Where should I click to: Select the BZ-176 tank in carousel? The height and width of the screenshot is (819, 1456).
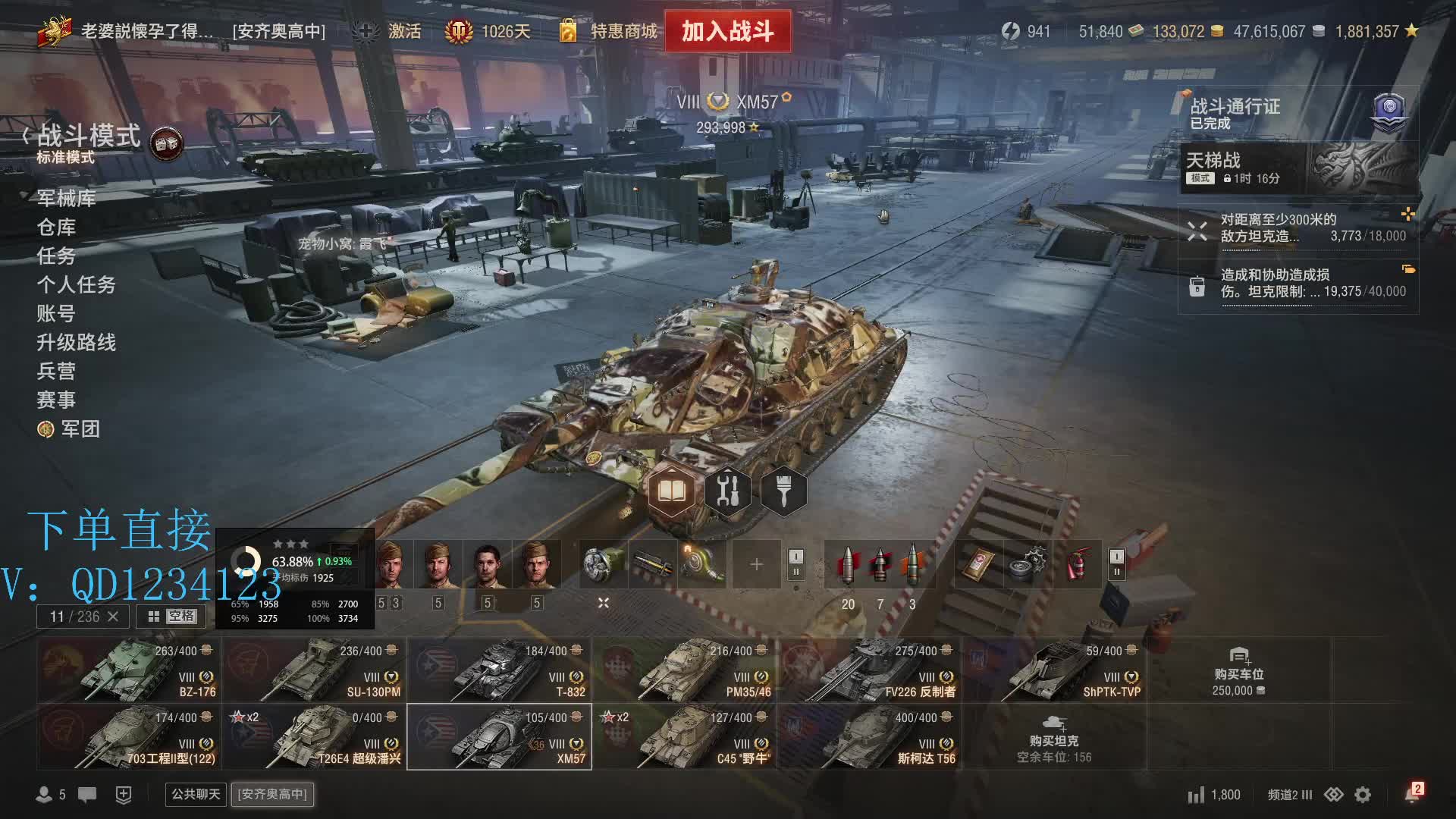pos(129,670)
